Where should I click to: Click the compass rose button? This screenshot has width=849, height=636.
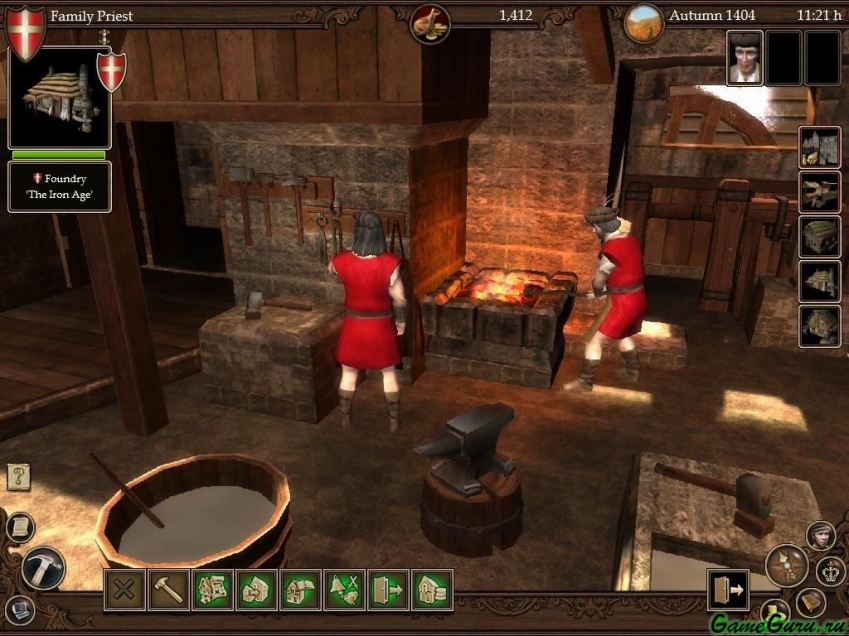786,566
